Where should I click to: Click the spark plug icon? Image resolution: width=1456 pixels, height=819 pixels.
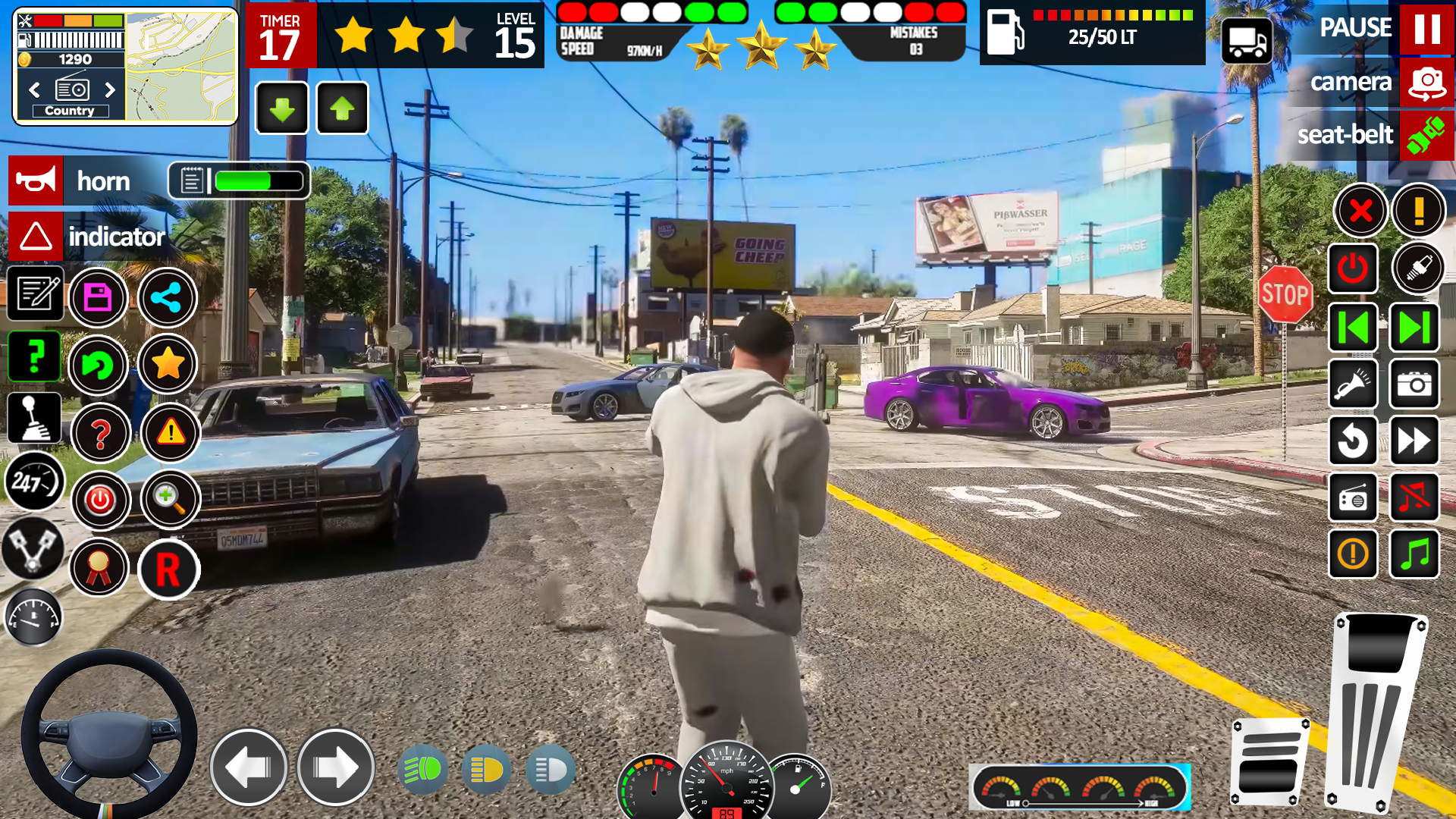tap(1420, 268)
